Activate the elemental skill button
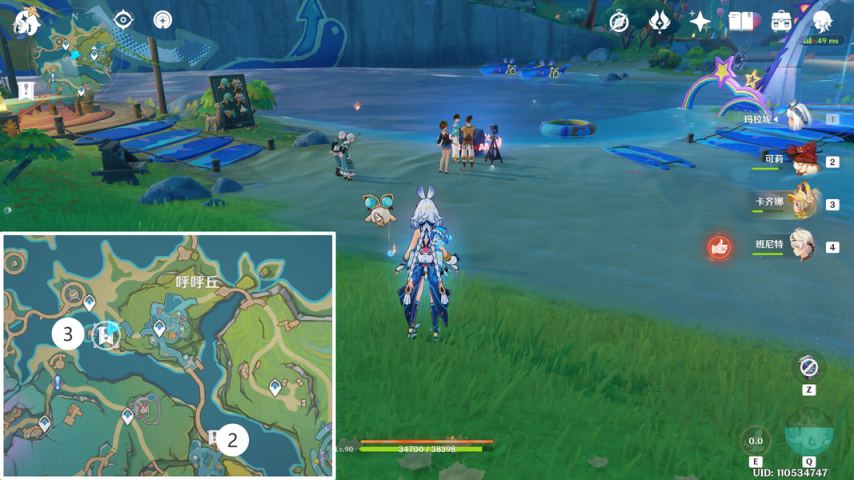This screenshot has width=854, height=480. [x=756, y=440]
